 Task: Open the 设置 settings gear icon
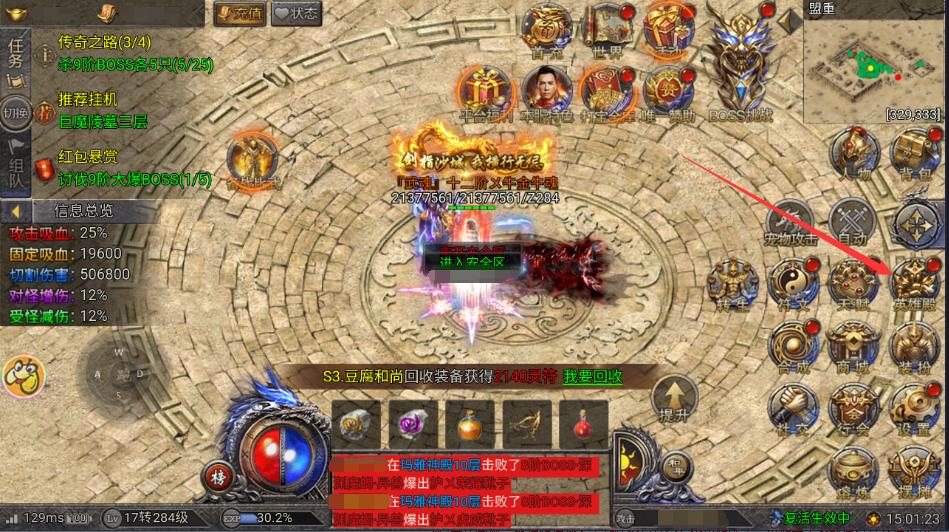(x=913, y=408)
